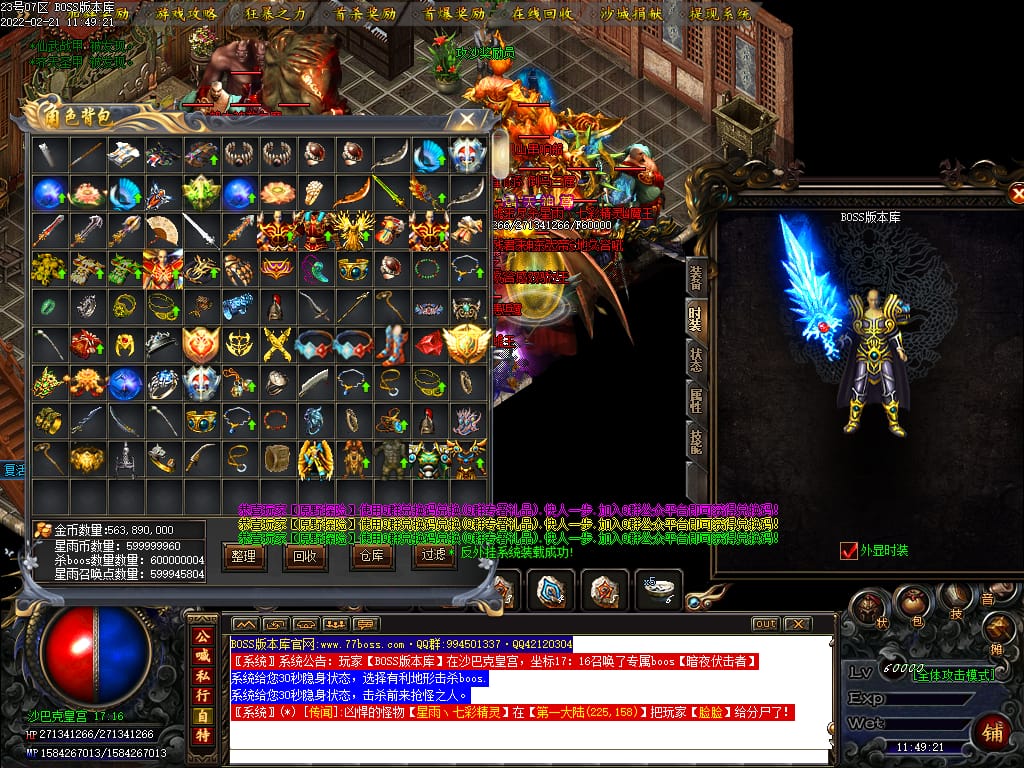Select the 在线回收 top menu item
The height and width of the screenshot is (768, 1024).
tap(543, 14)
